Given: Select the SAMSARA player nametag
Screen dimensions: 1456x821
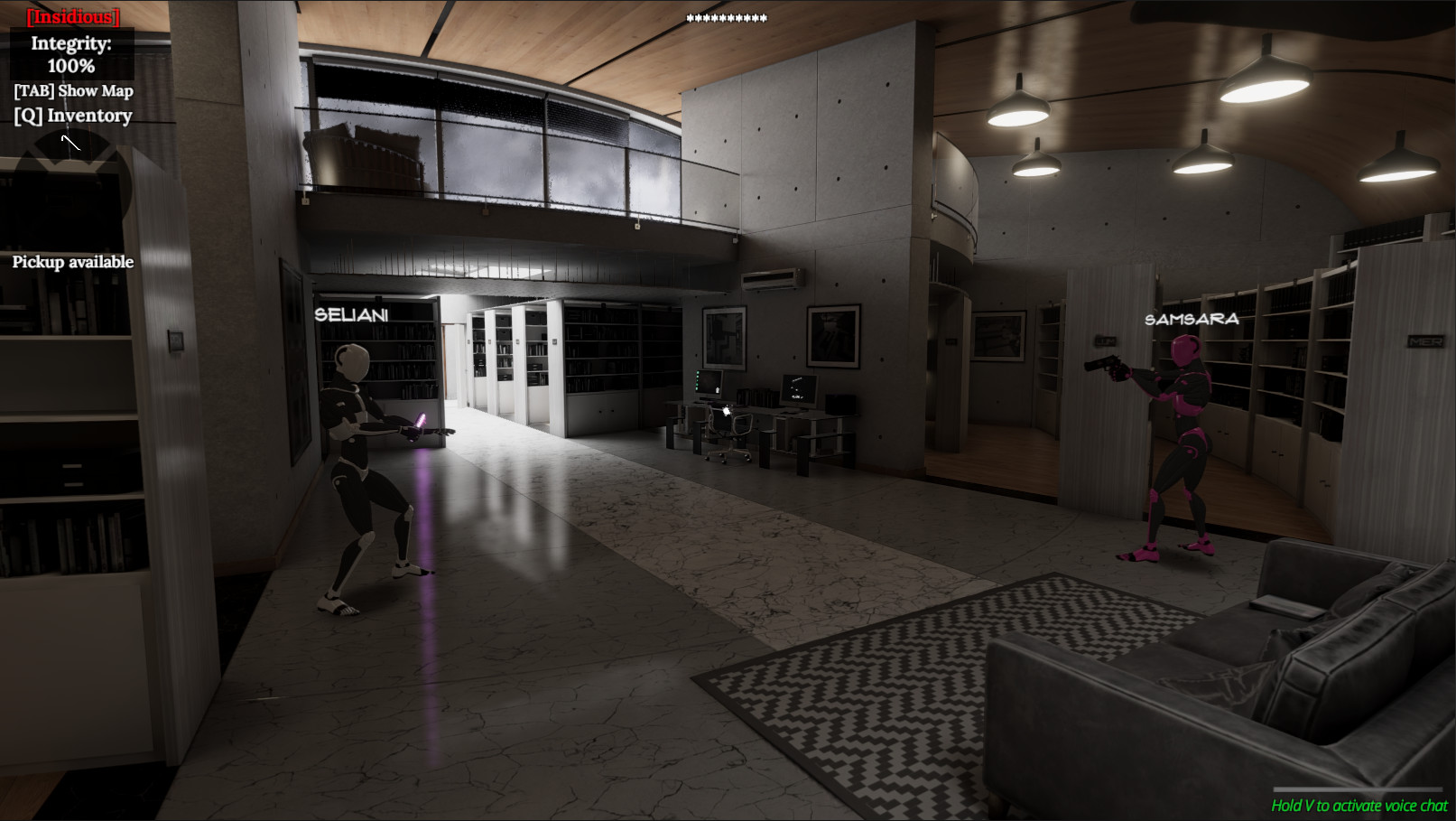Looking at the screenshot, I should (x=1192, y=320).
